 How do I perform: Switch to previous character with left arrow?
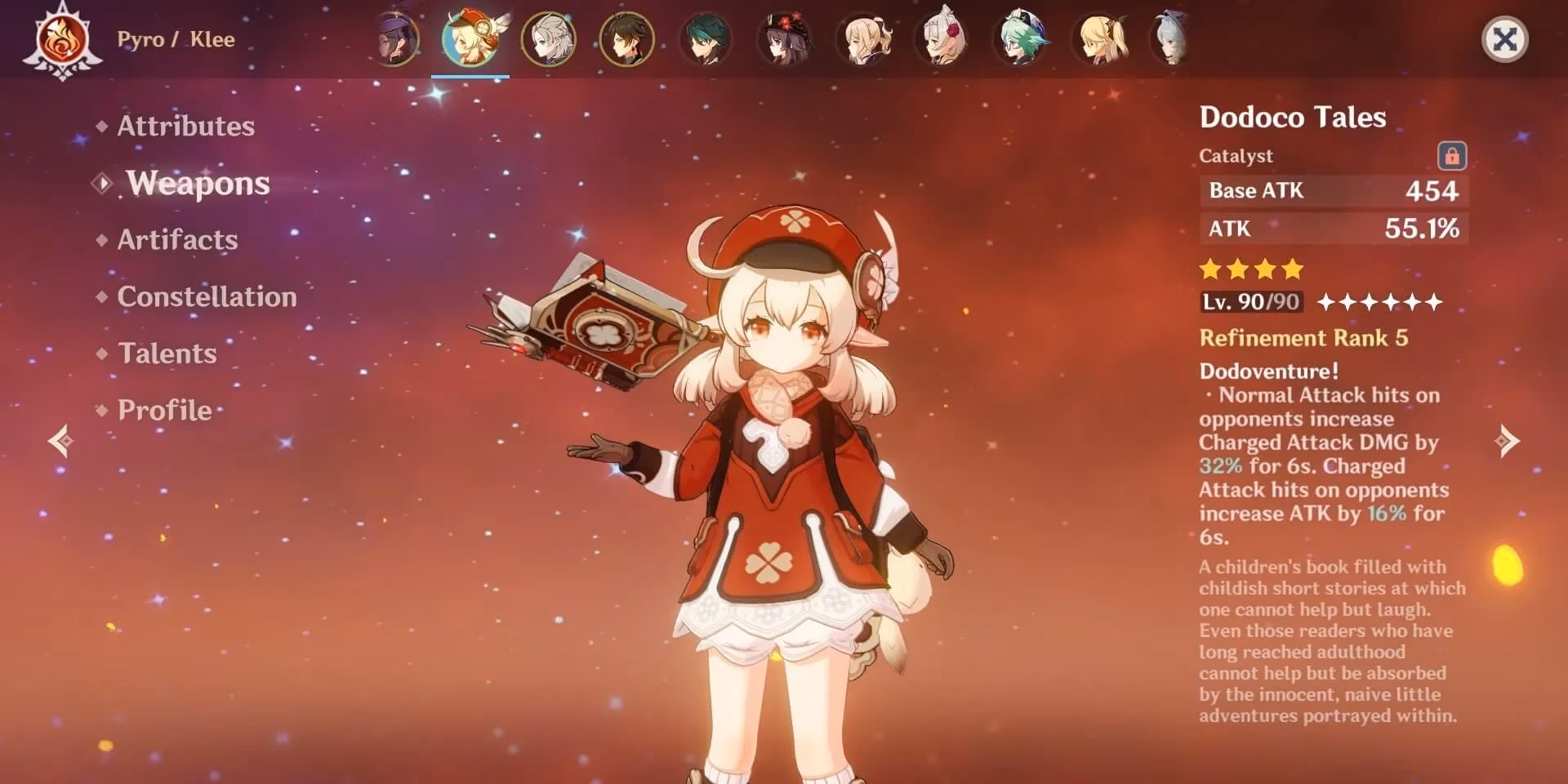coord(60,441)
